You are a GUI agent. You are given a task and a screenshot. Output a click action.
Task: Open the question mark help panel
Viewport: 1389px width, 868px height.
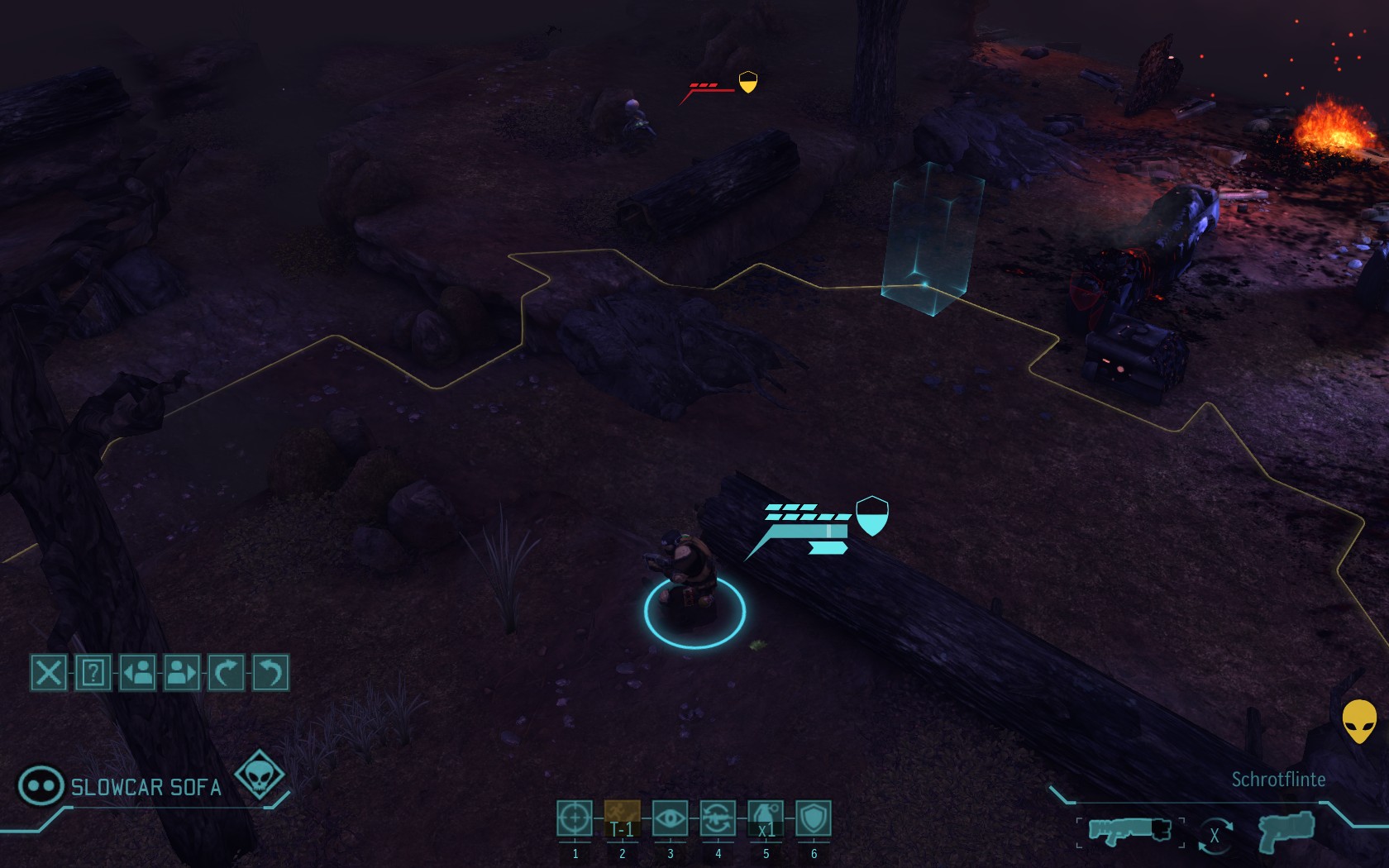pos(93,673)
